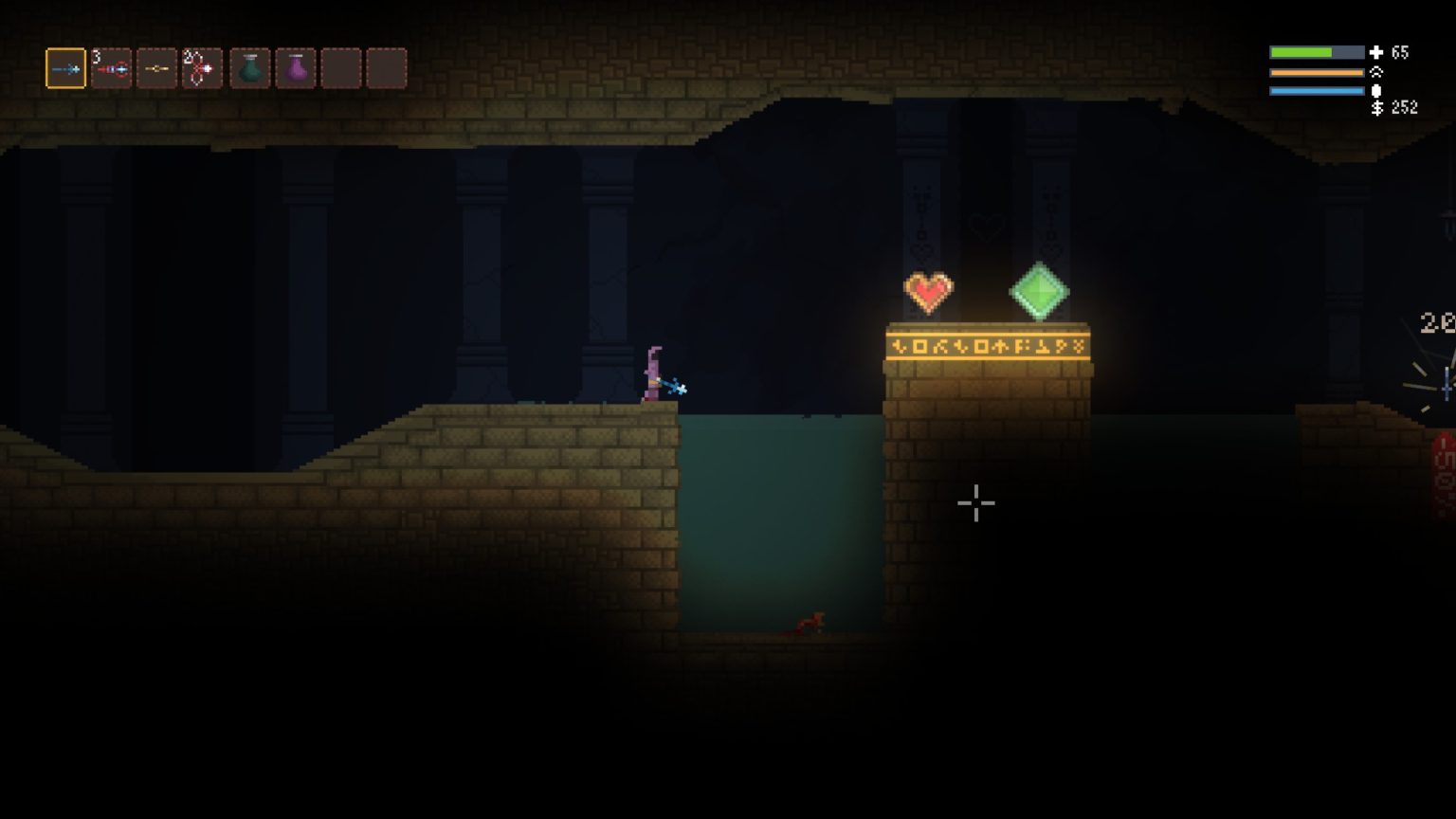Image resolution: width=1456 pixels, height=819 pixels.
Task: Choose the red wand with 3 charges
Action: [111, 68]
